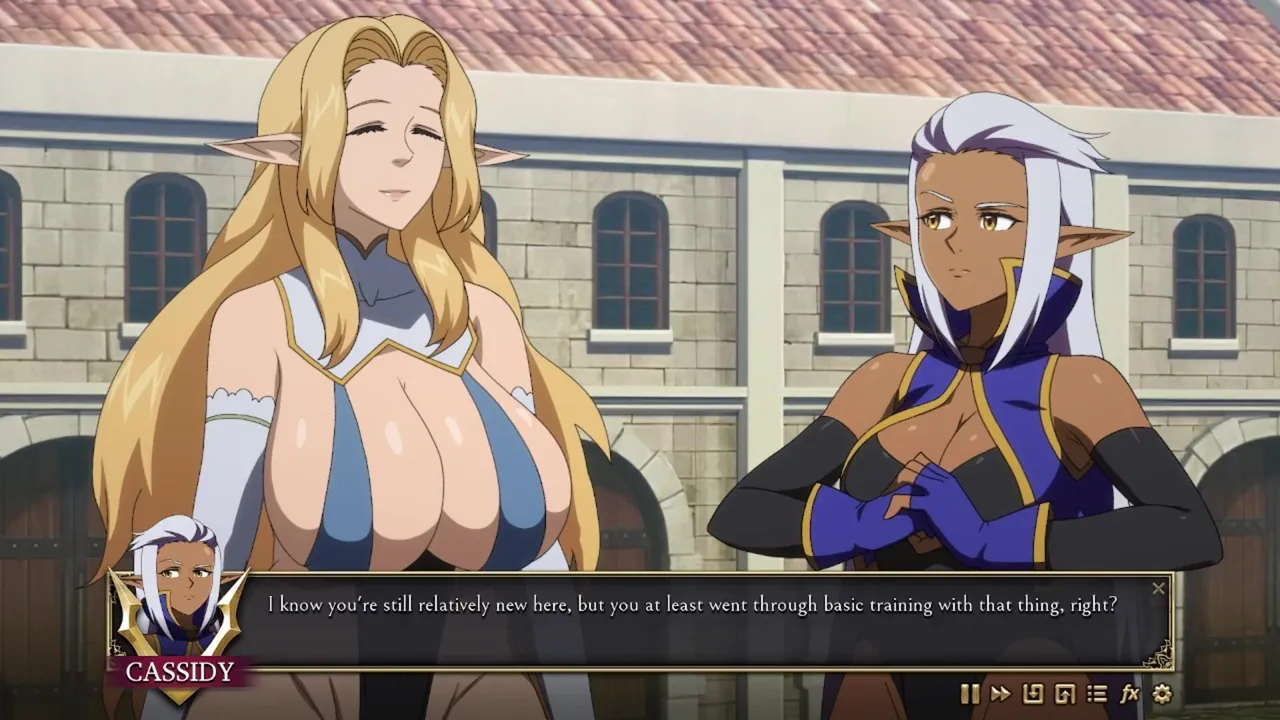Open settings with the gear icon

click(1162, 693)
